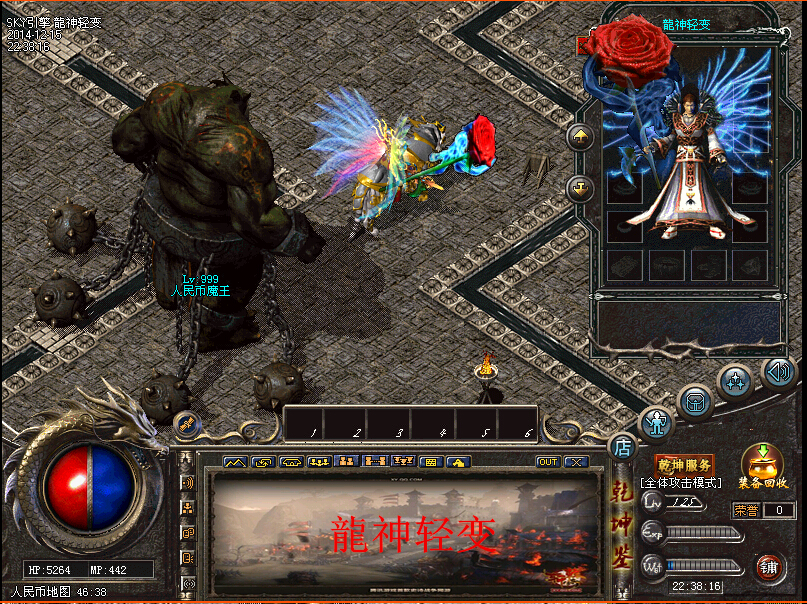Click the satellite icon near dragon orb

pyautogui.click(x=187, y=424)
